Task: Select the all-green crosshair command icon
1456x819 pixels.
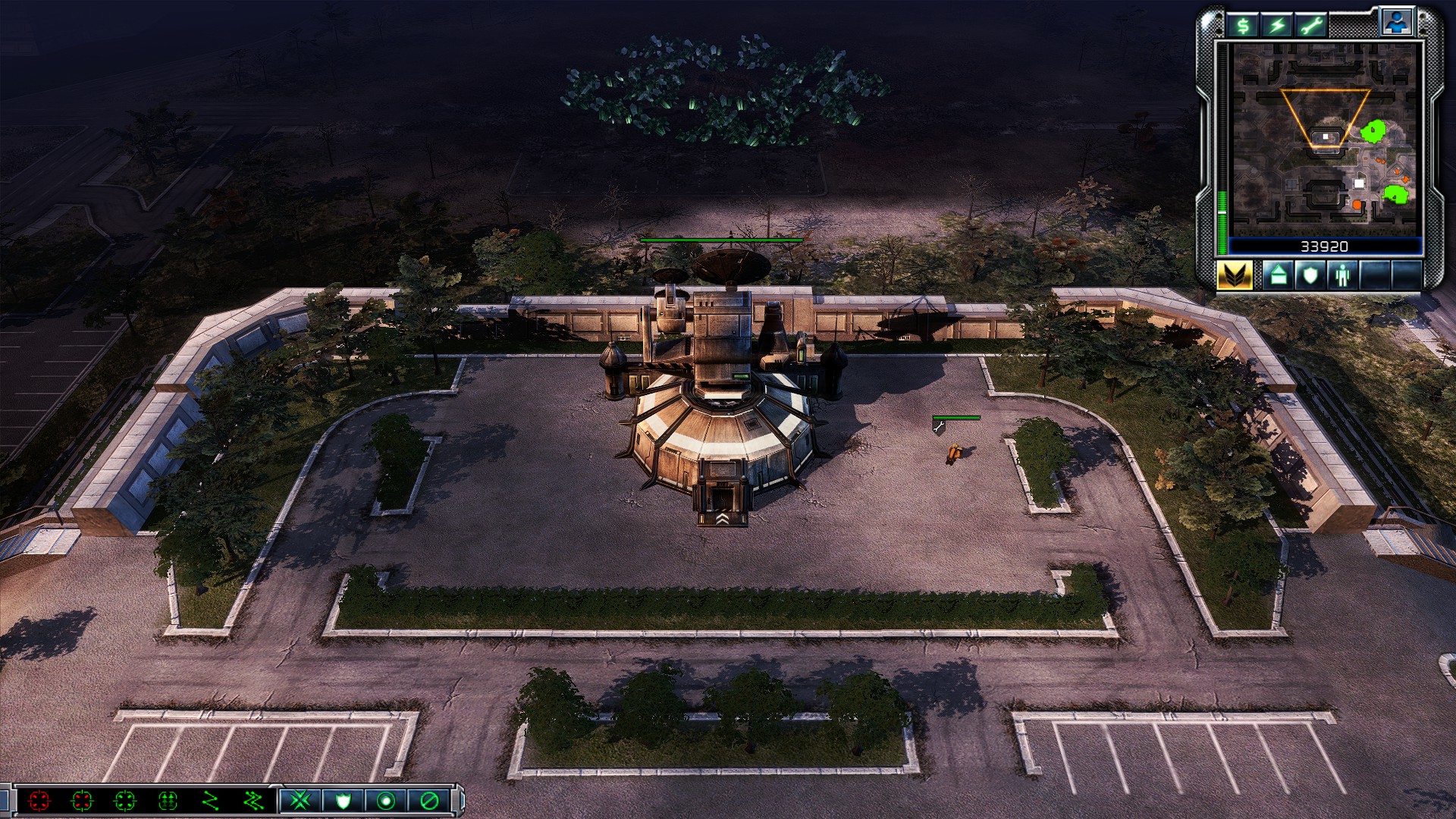Action: pyautogui.click(x=125, y=801)
